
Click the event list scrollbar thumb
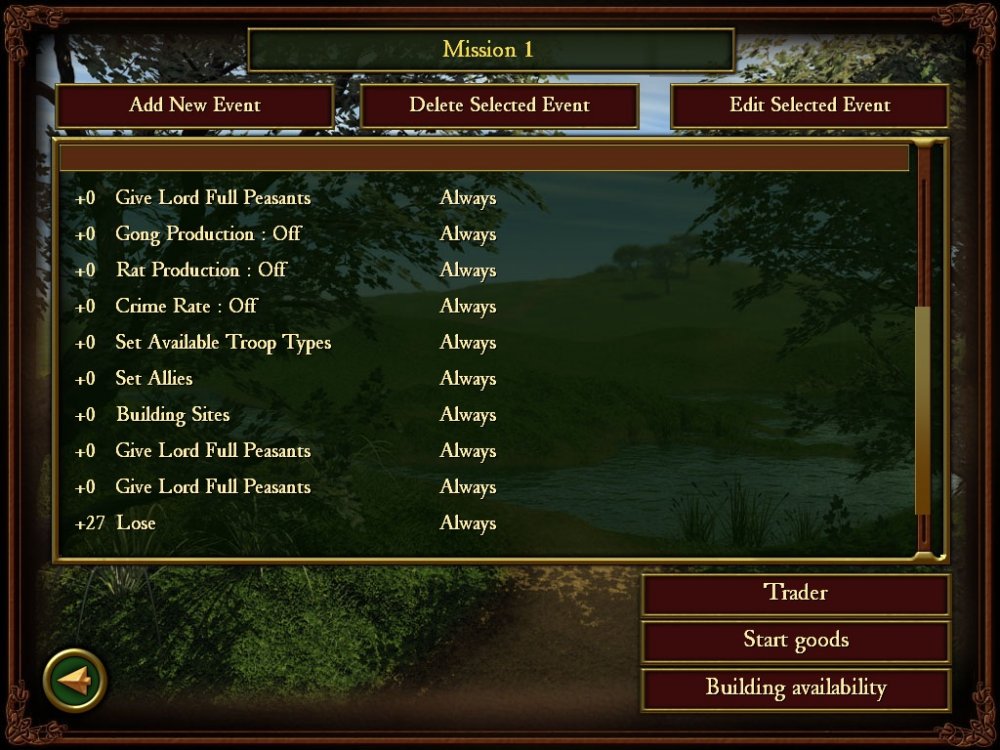pyautogui.click(x=923, y=410)
